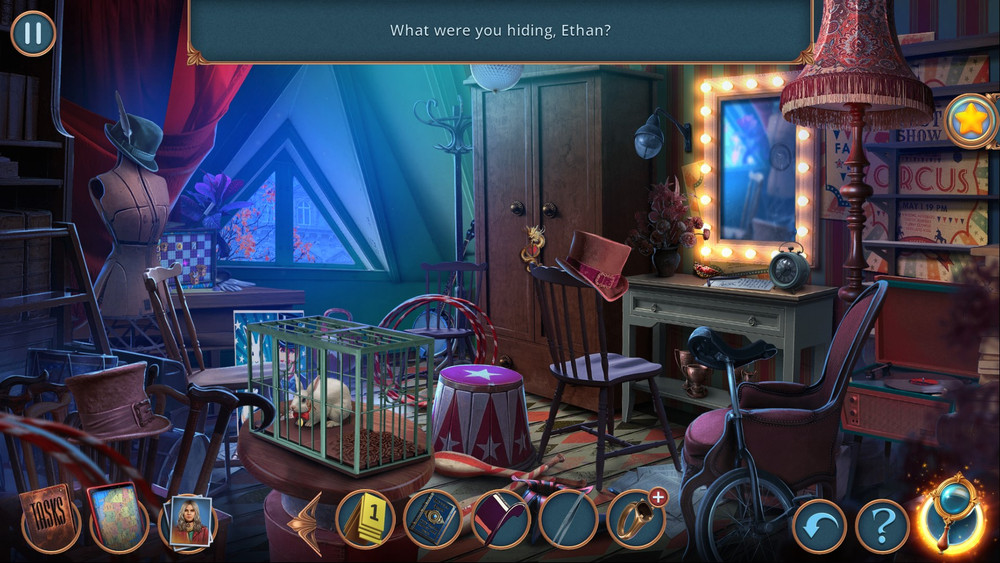This screenshot has width=1000, height=563.
Task: Advance the Ethan dialogue box
Action: [500, 31]
